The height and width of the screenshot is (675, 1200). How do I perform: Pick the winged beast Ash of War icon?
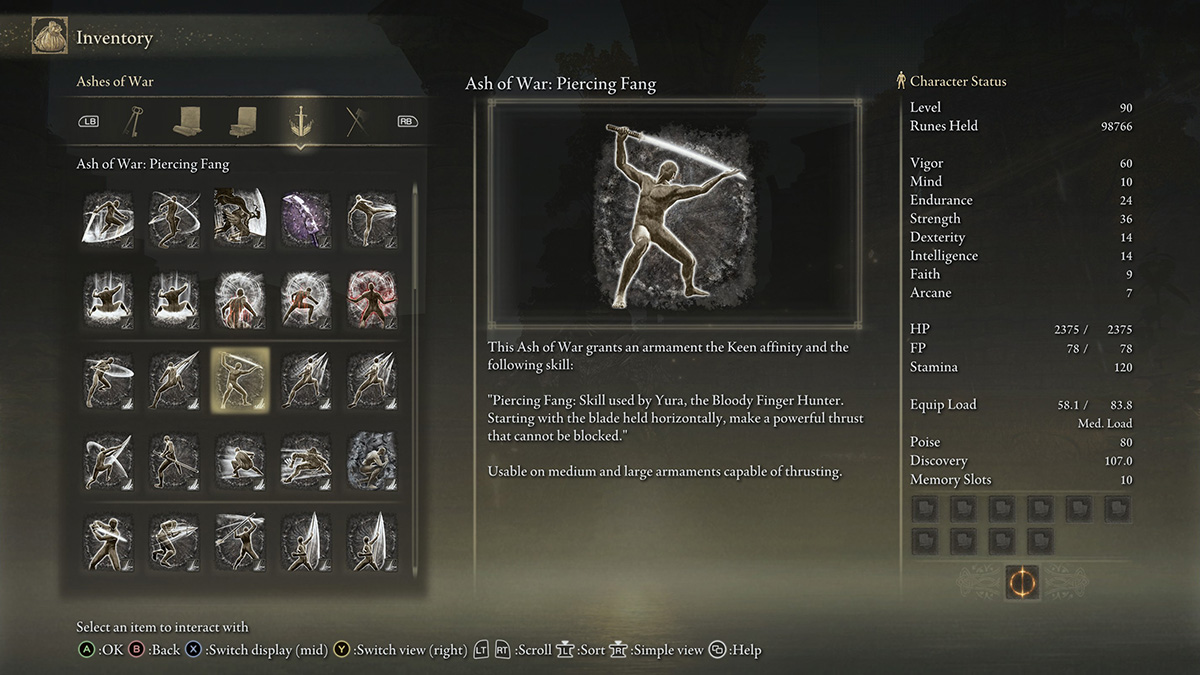point(239,217)
